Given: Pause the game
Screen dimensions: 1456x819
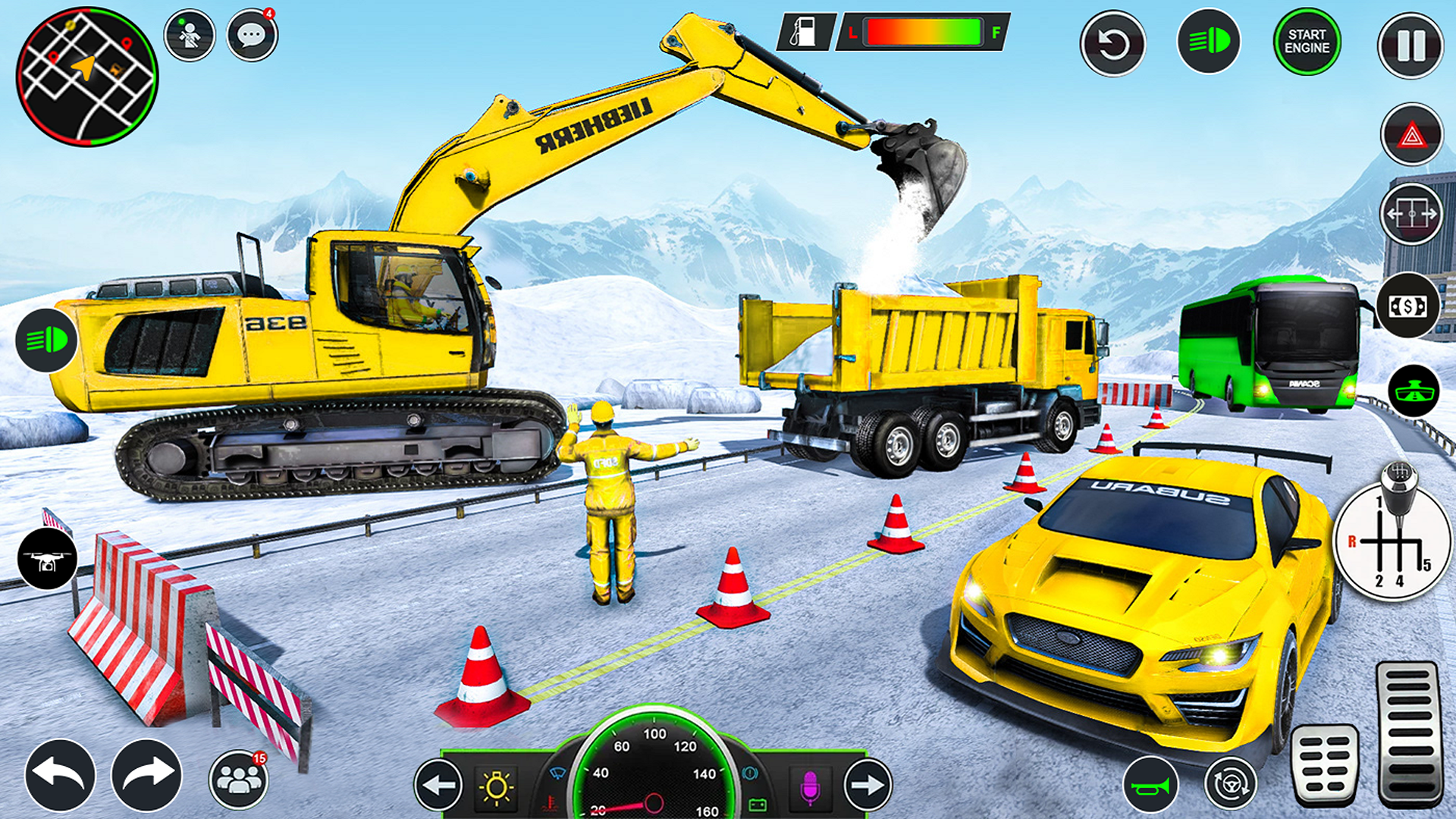Looking at the screenshot, I should [x=1410, y=45].
